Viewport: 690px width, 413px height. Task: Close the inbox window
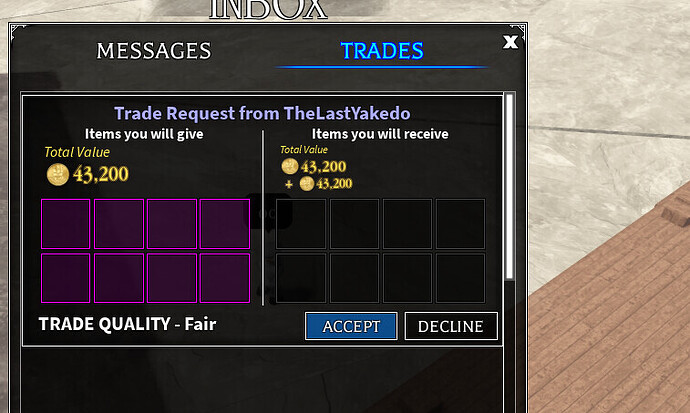point(511,42)
